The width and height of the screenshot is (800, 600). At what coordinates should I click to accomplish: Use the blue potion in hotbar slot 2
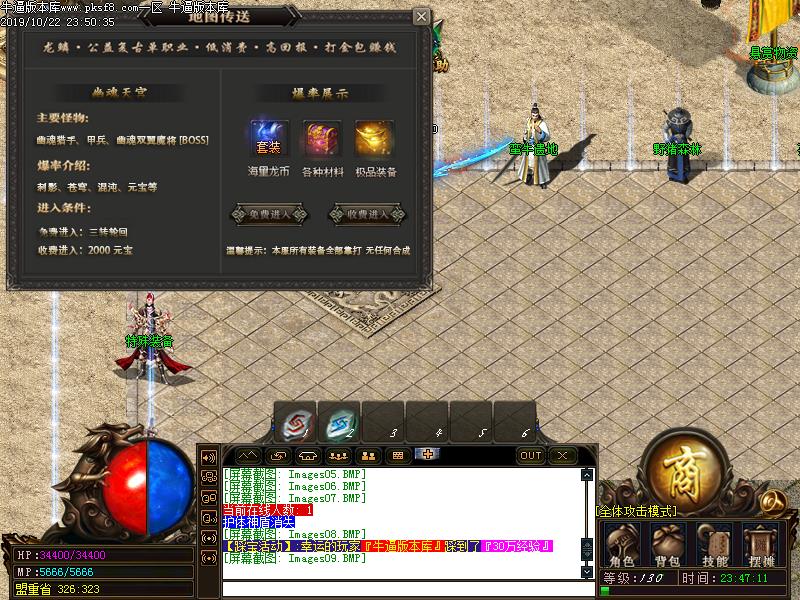tap(339, 422)
